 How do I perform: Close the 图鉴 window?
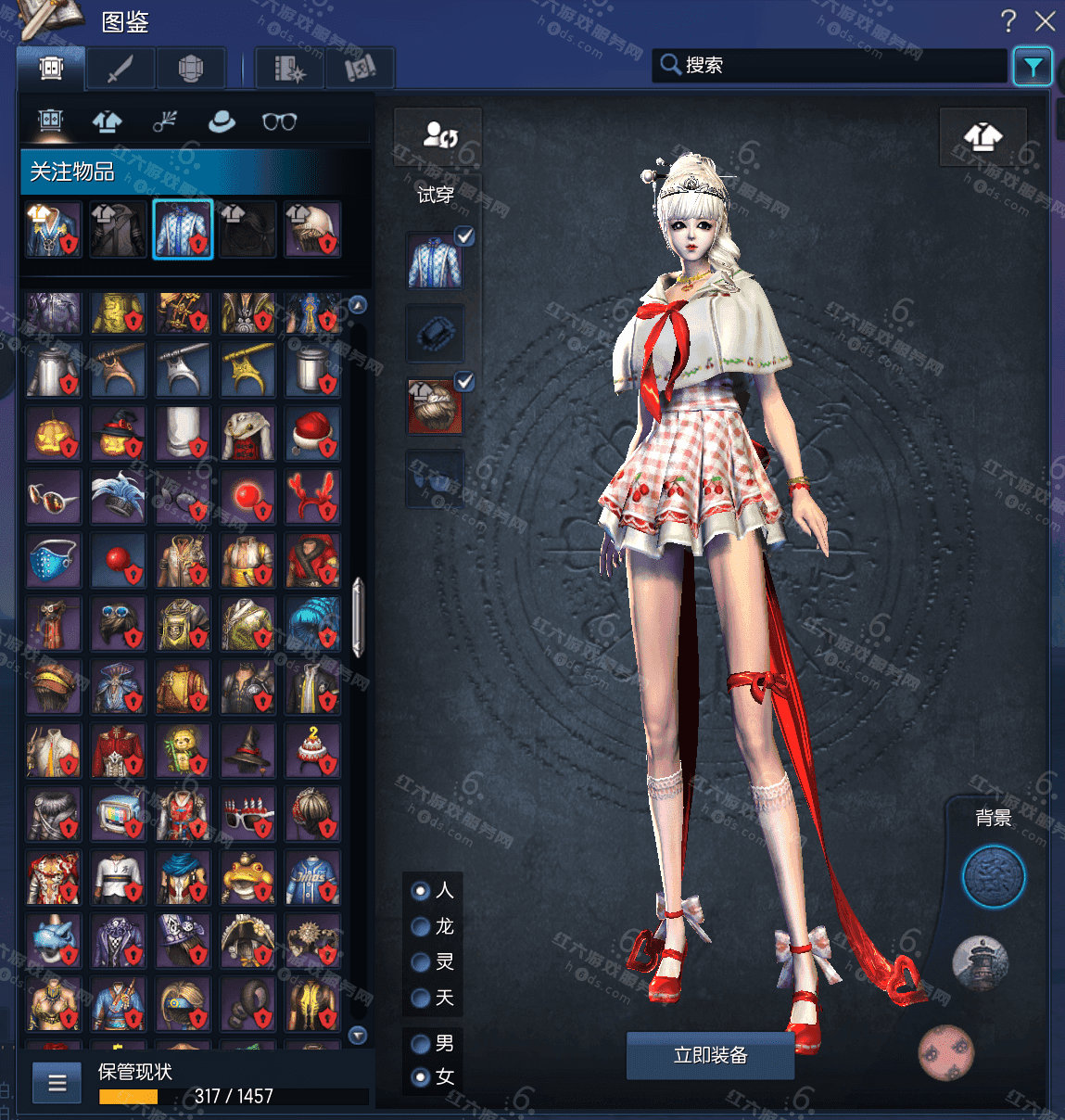point(1046,21)
